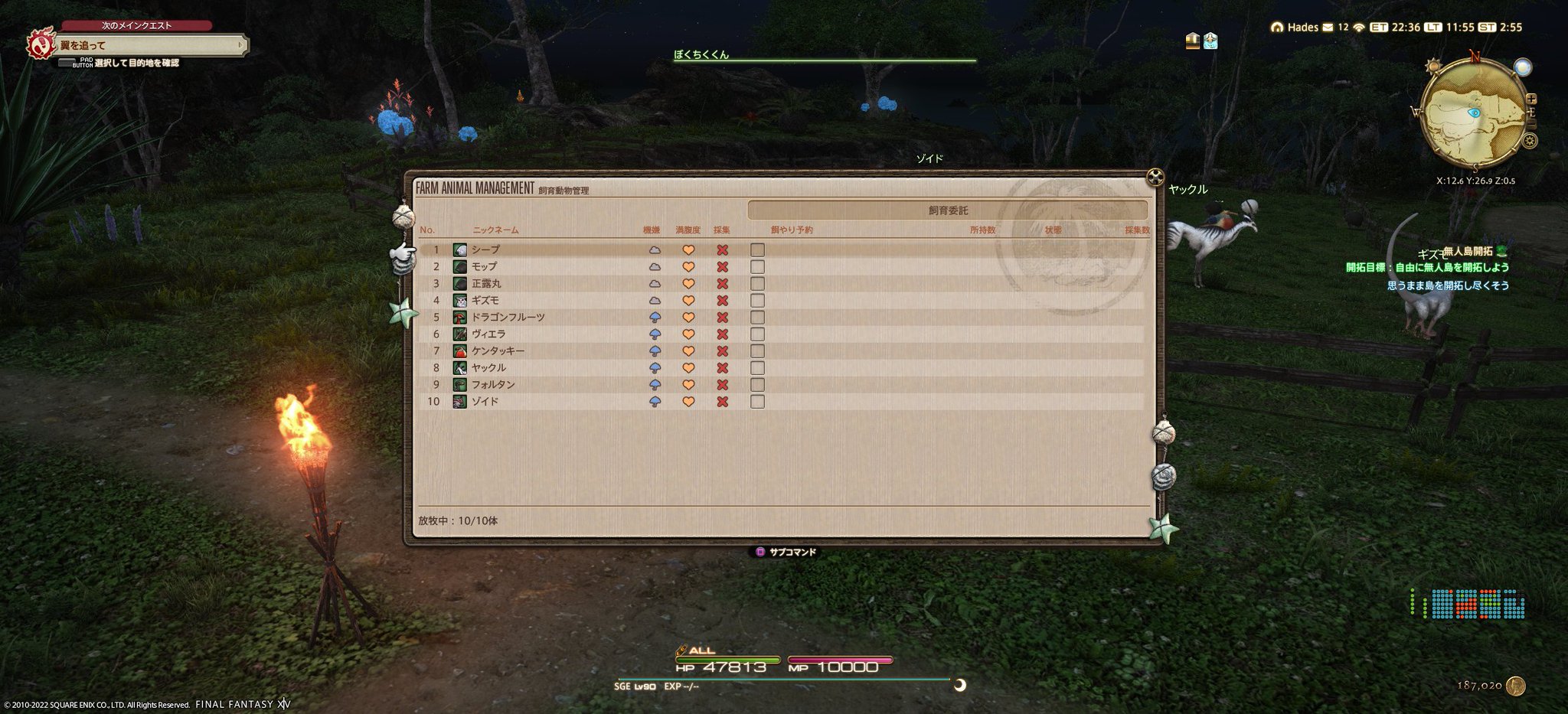Open the 飼育委託 panel header

949,209
